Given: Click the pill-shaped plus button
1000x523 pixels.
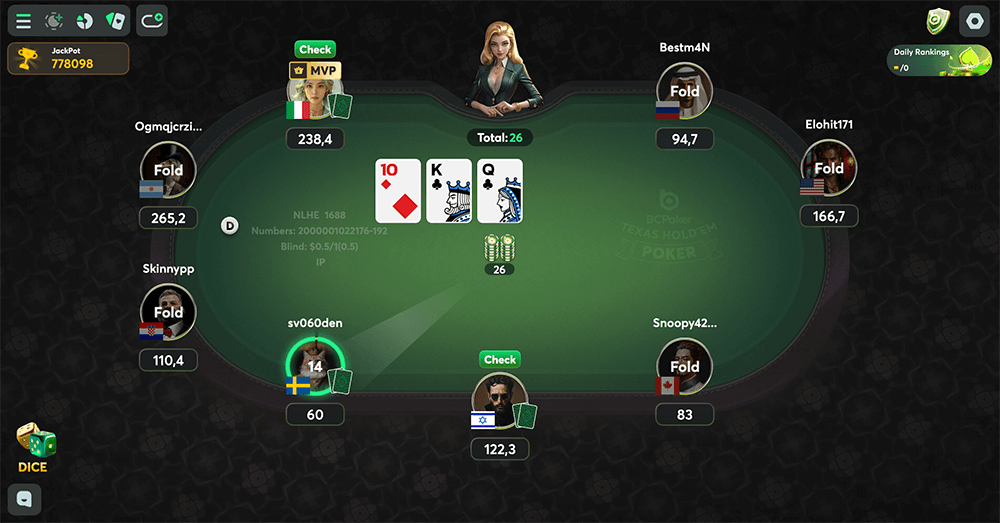Looking at the screenshot, I should click(152, 19).
